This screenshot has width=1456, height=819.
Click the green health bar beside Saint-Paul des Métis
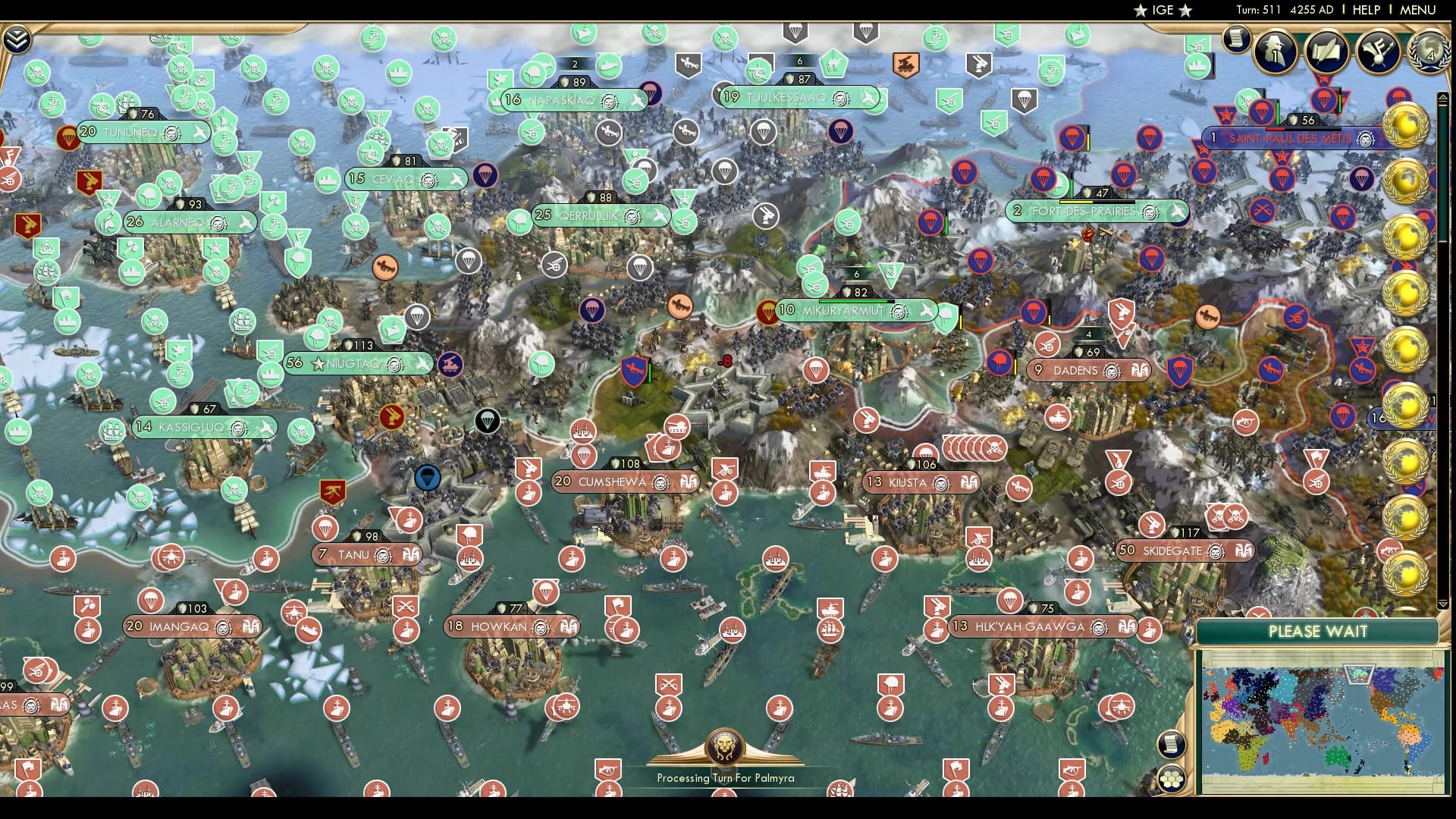click(1278, 114)
